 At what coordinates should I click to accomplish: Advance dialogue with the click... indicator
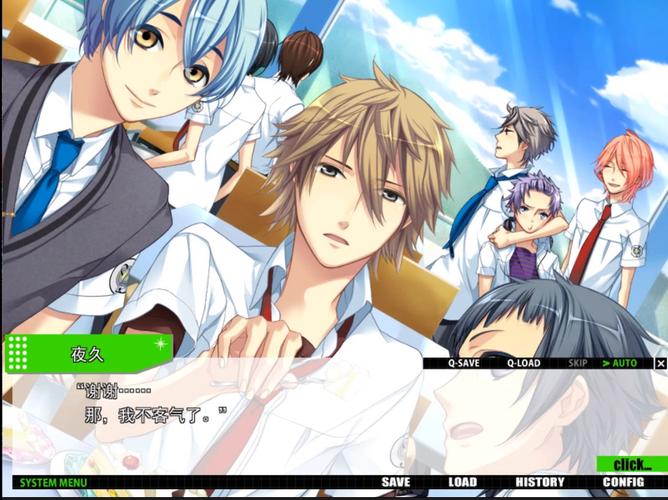(x=632, y=465)
